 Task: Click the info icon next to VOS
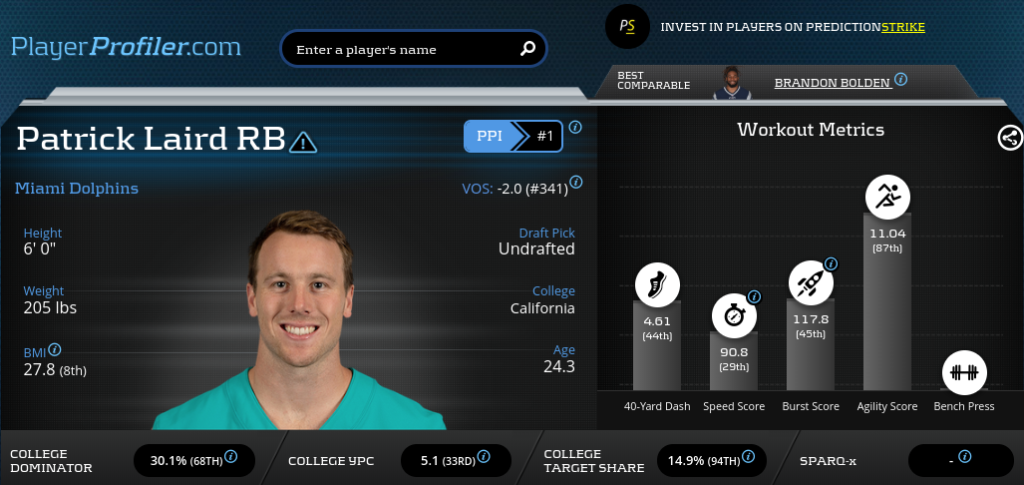(x=576, y=183)
